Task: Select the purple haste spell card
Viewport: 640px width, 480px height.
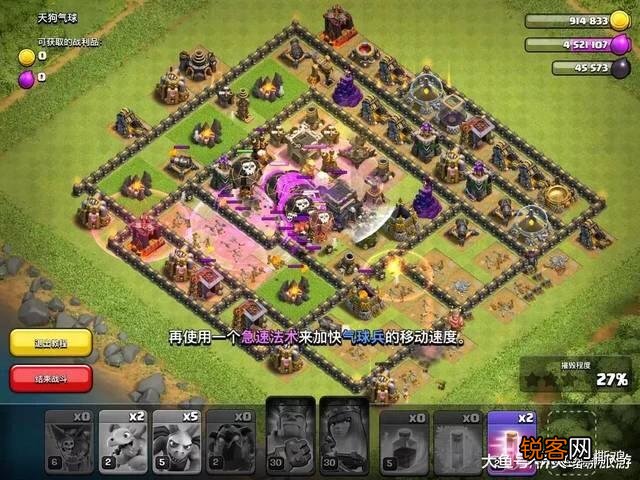Action: (x=511, y=440)
